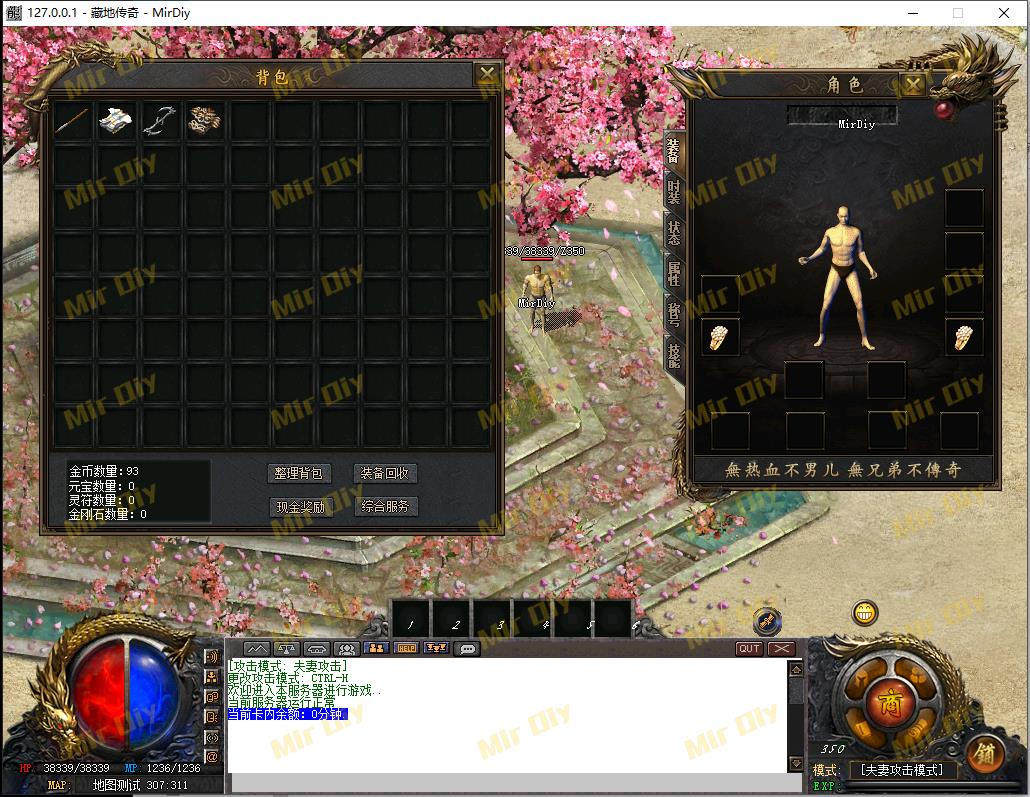Show the 状态 status tab
1030x797 pixels.
pyautogui.click(x=674, y=230)
